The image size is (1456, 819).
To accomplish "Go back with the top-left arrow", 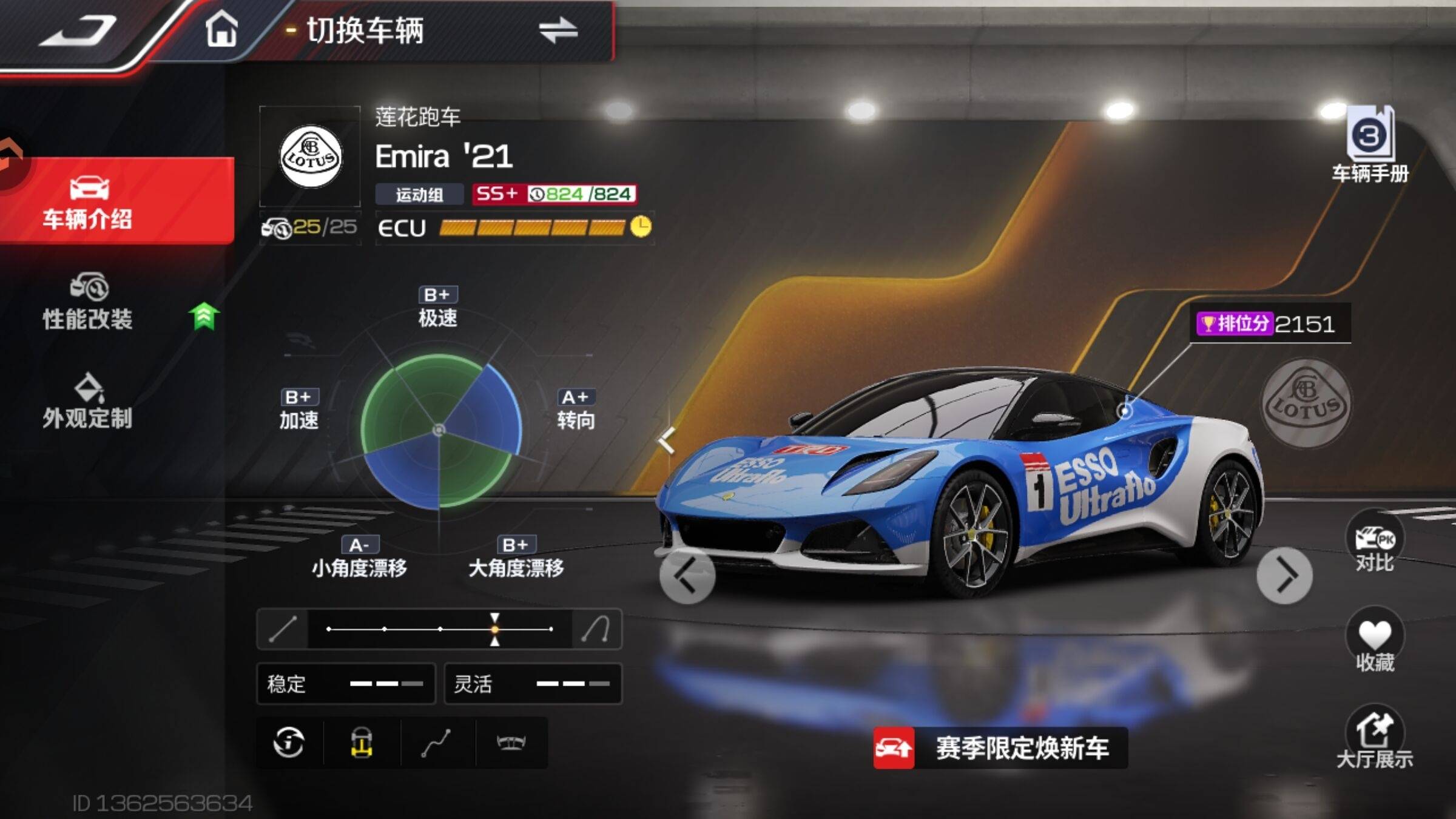I will 78,30.
